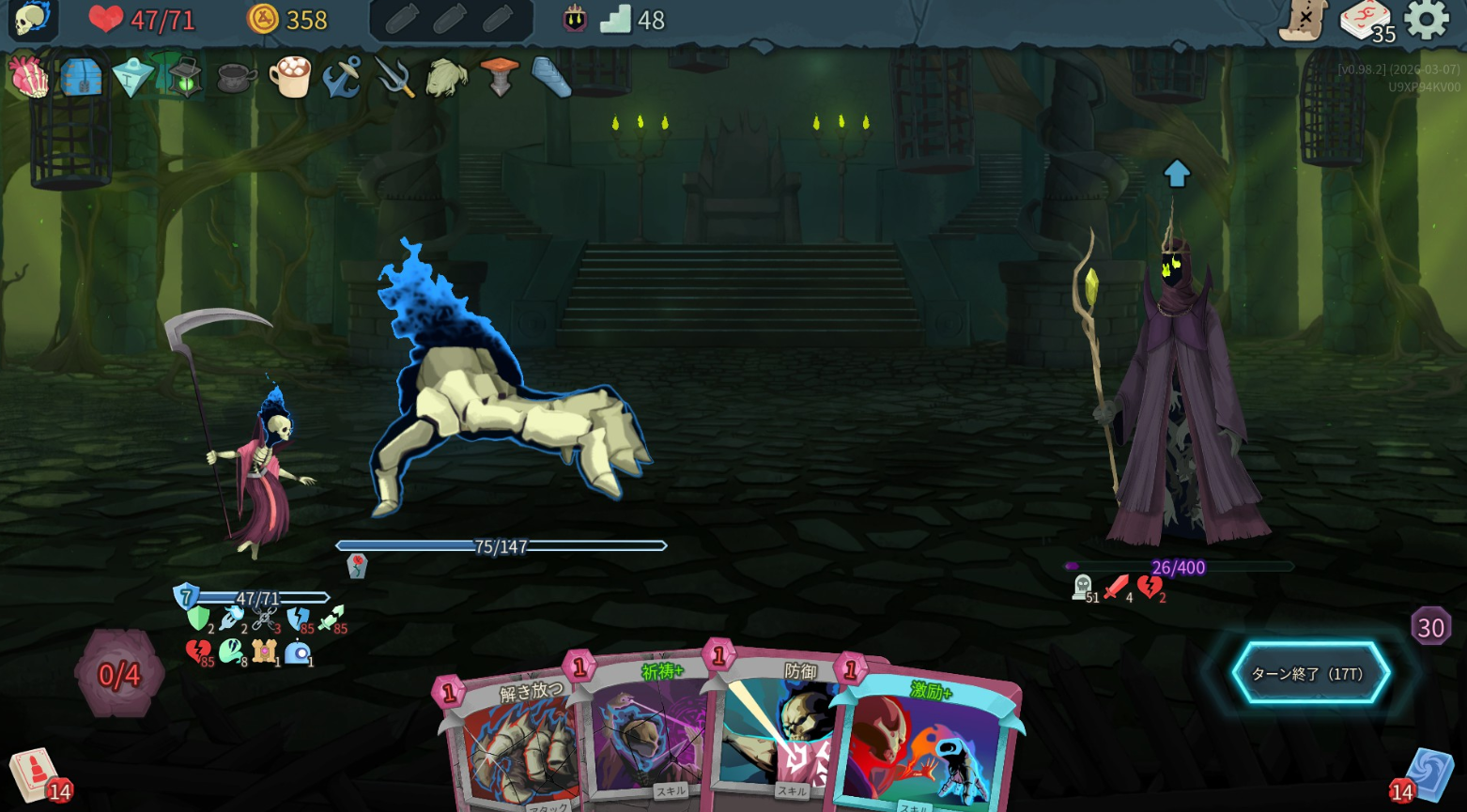This screenshot has width=1467, height=812.
Task: Click the skull character portrait icon
Action: tap(33, 19)
